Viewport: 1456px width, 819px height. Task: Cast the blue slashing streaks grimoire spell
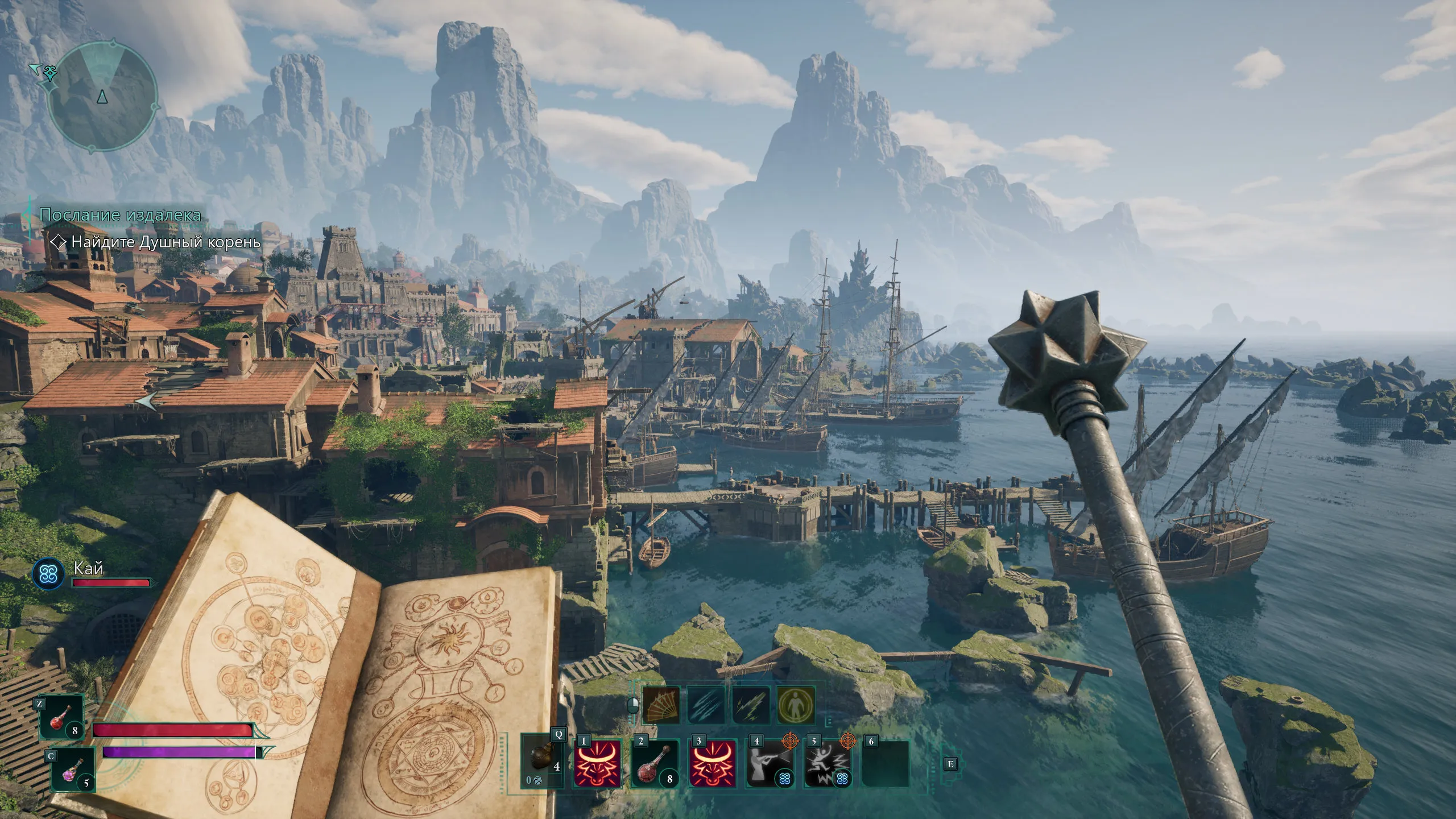(706, 705)
